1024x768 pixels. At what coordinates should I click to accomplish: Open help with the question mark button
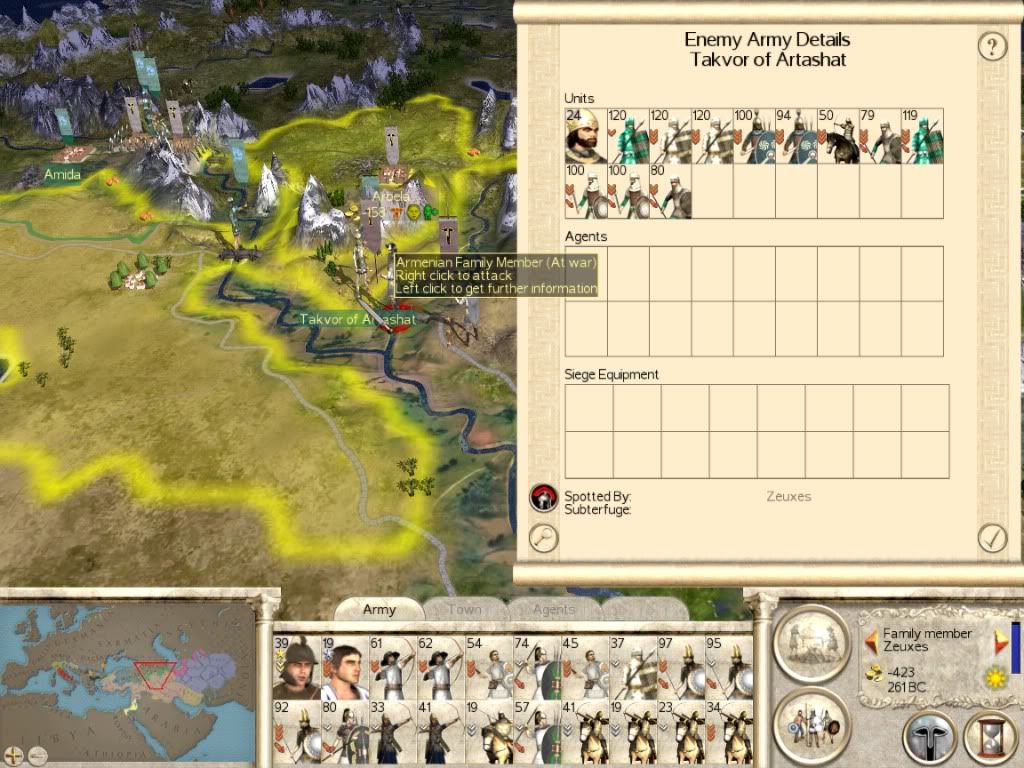991,46
